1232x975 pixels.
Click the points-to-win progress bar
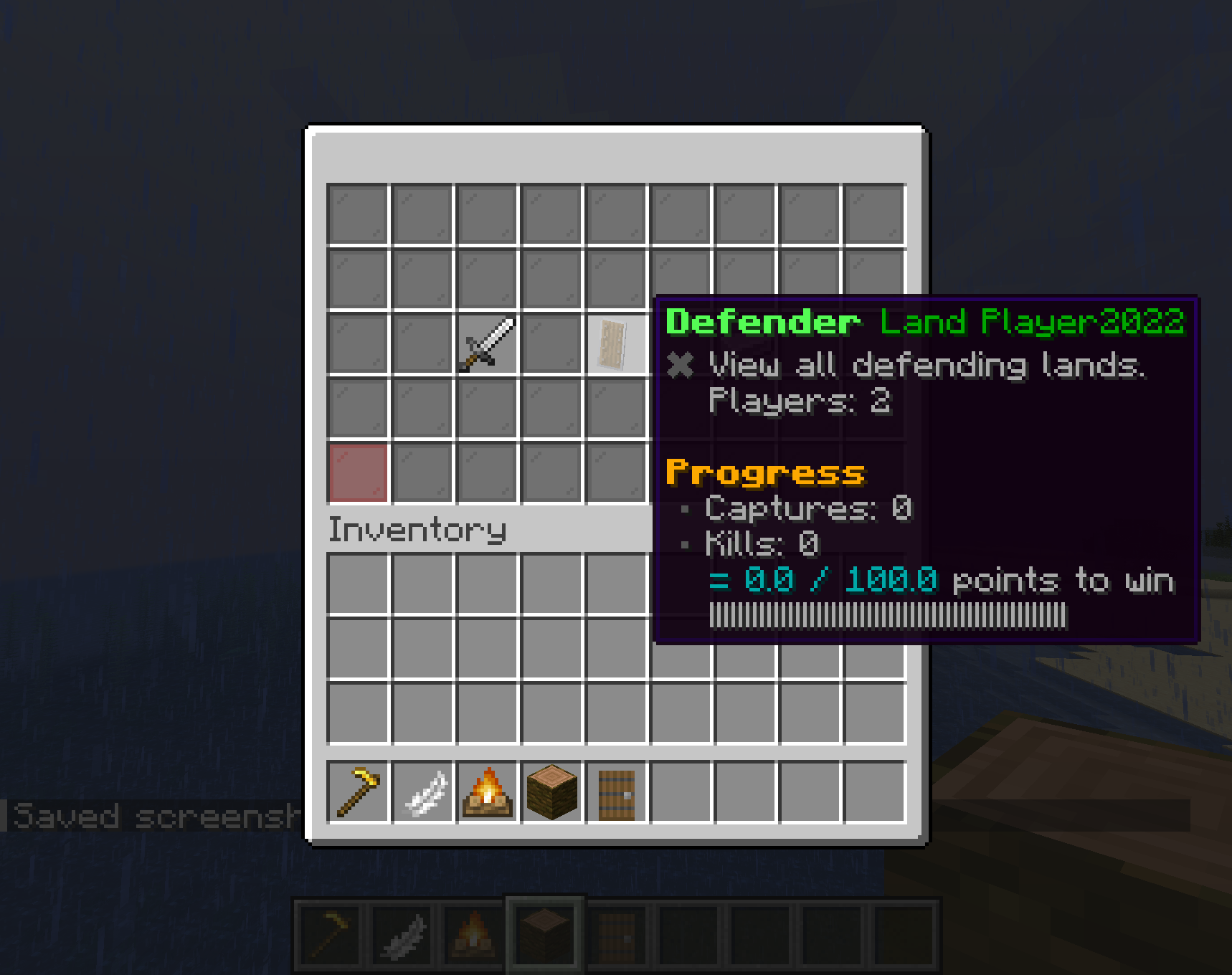click(x=888, y=614)
